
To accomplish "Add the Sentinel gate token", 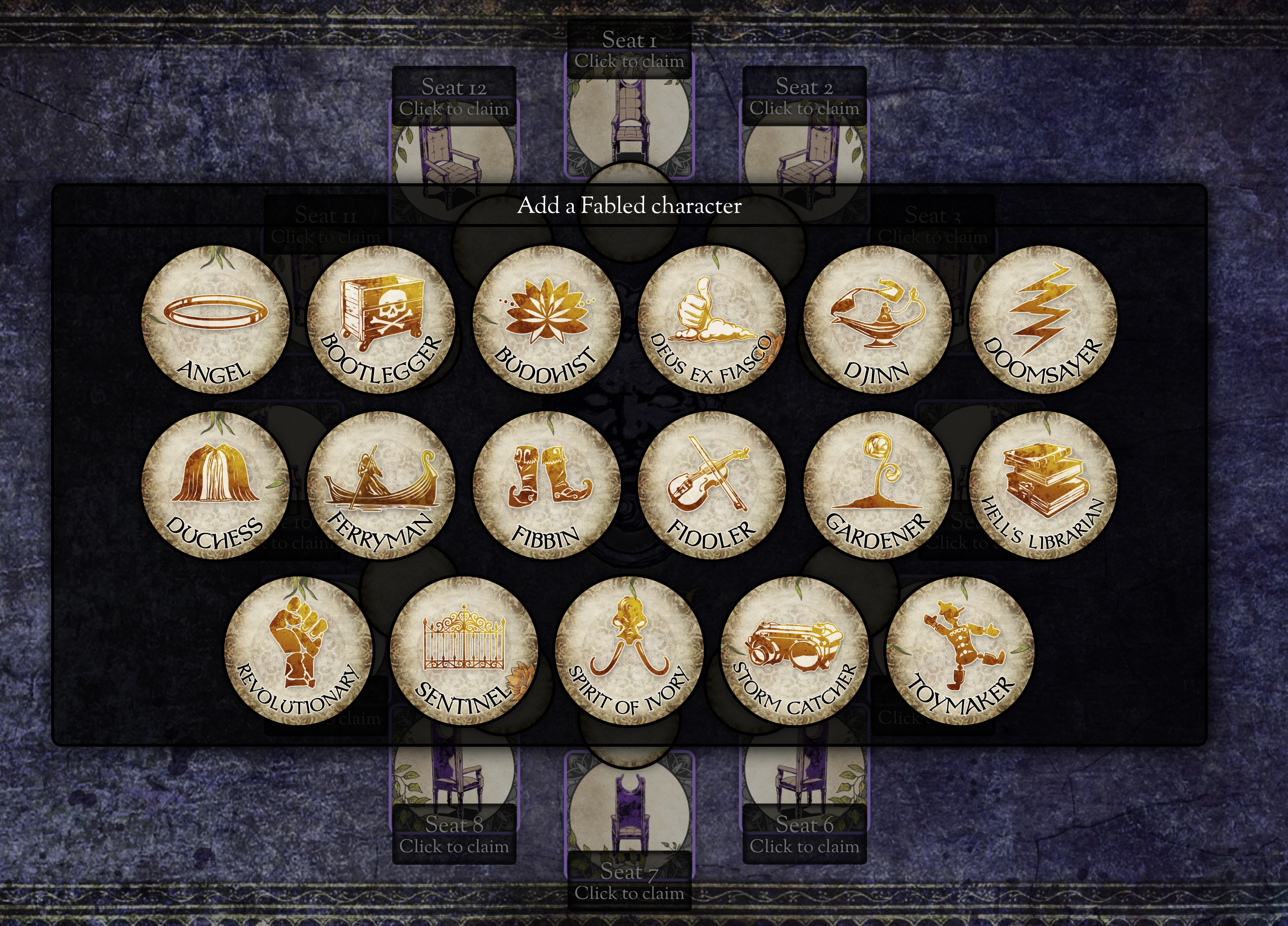I will pyautogui.click(x=464, y=650).
